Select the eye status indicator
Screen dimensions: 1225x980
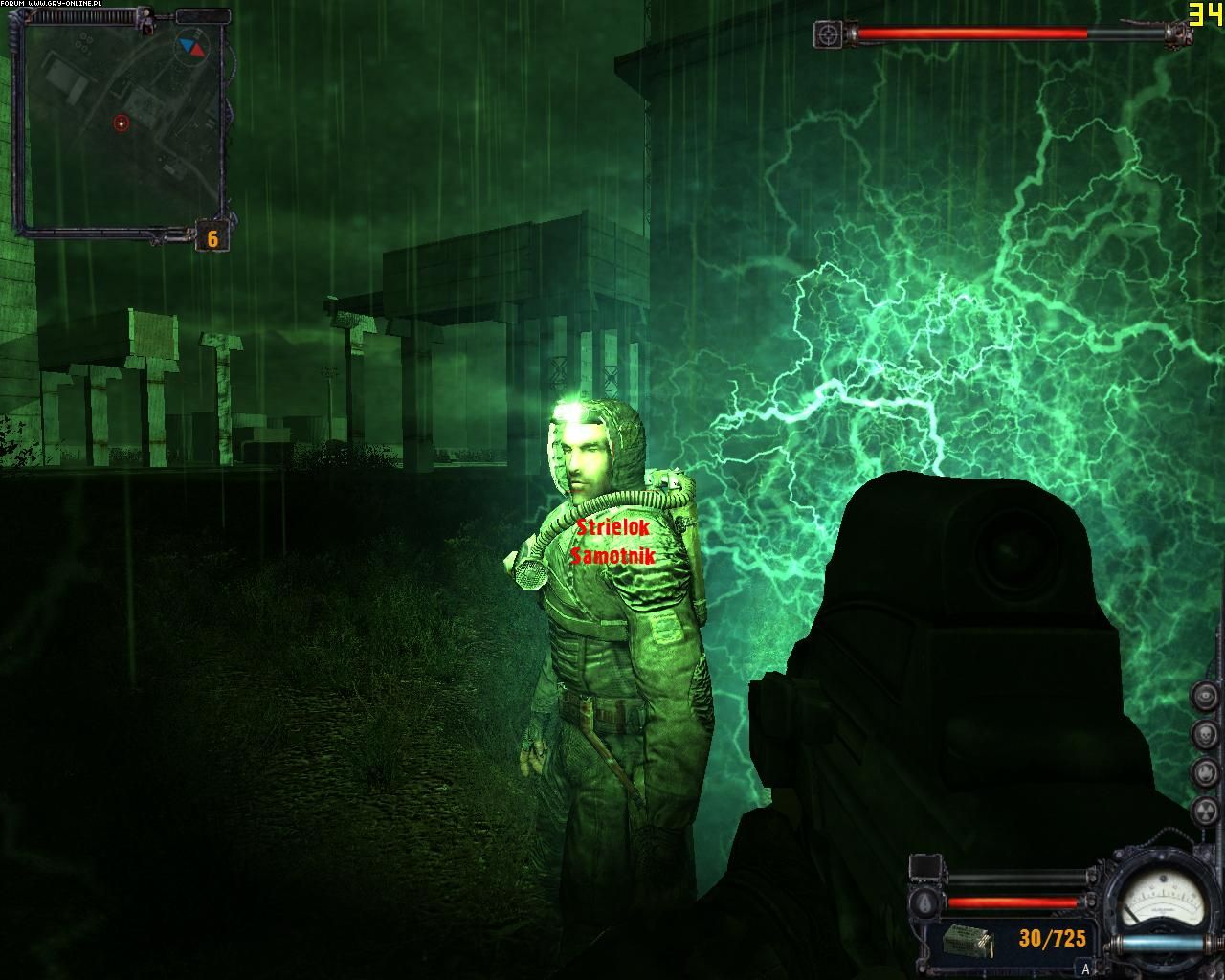(1205, 697)
